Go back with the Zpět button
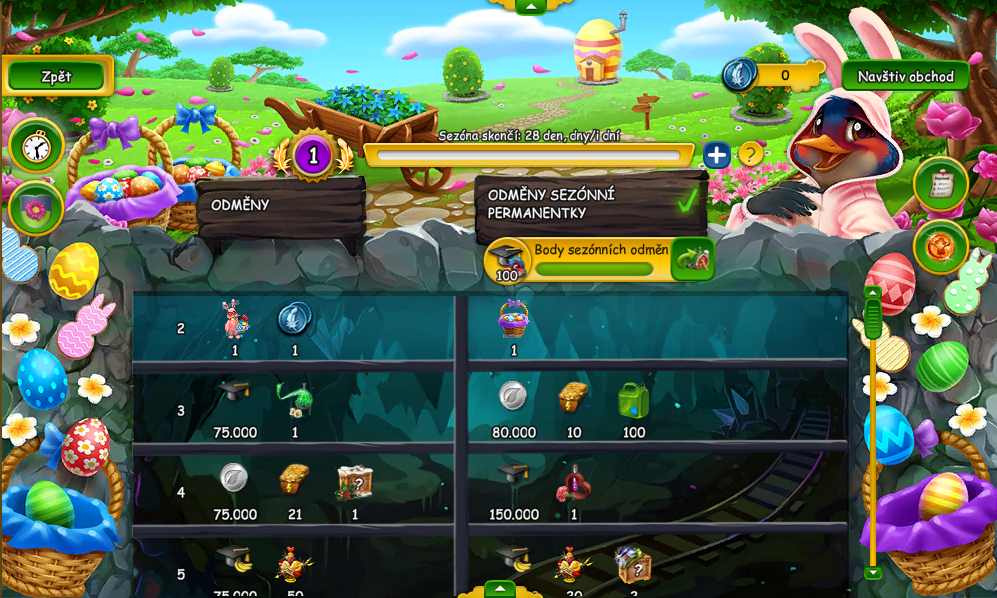The width and height of the screenshot is (997, 598). click(x=57, y=76)
